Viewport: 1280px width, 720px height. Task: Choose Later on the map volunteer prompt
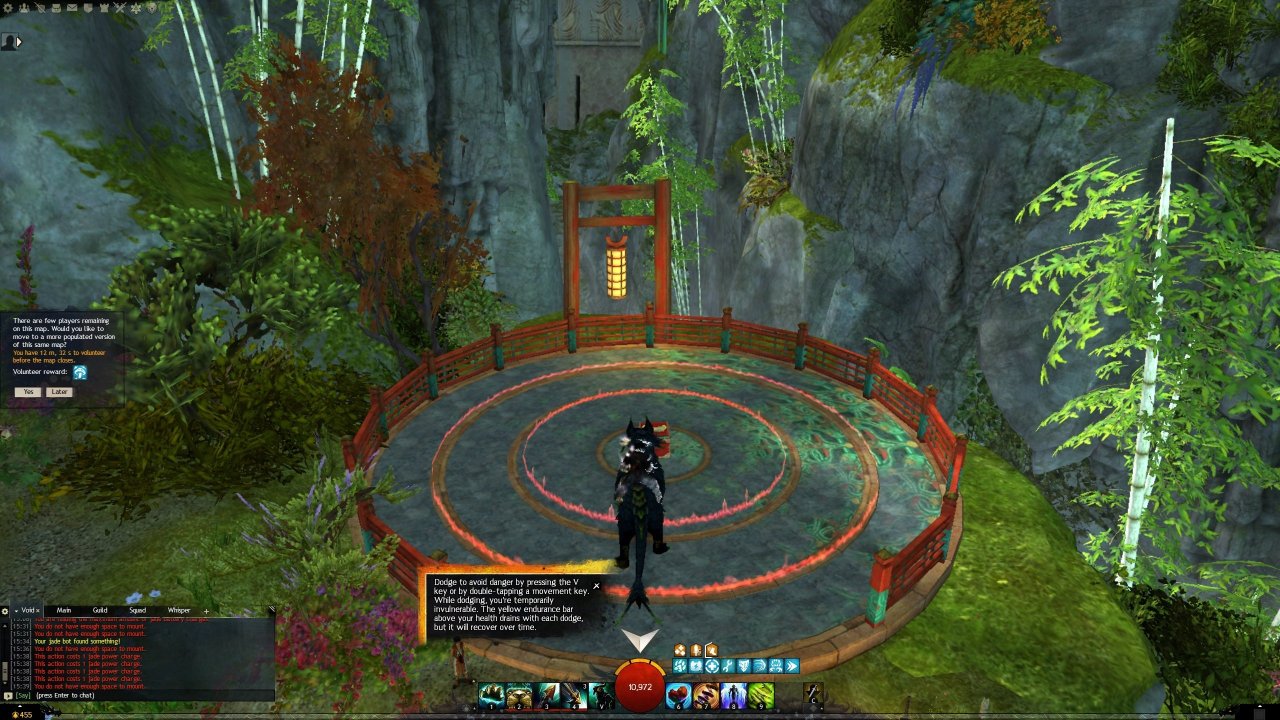[59, 392]
